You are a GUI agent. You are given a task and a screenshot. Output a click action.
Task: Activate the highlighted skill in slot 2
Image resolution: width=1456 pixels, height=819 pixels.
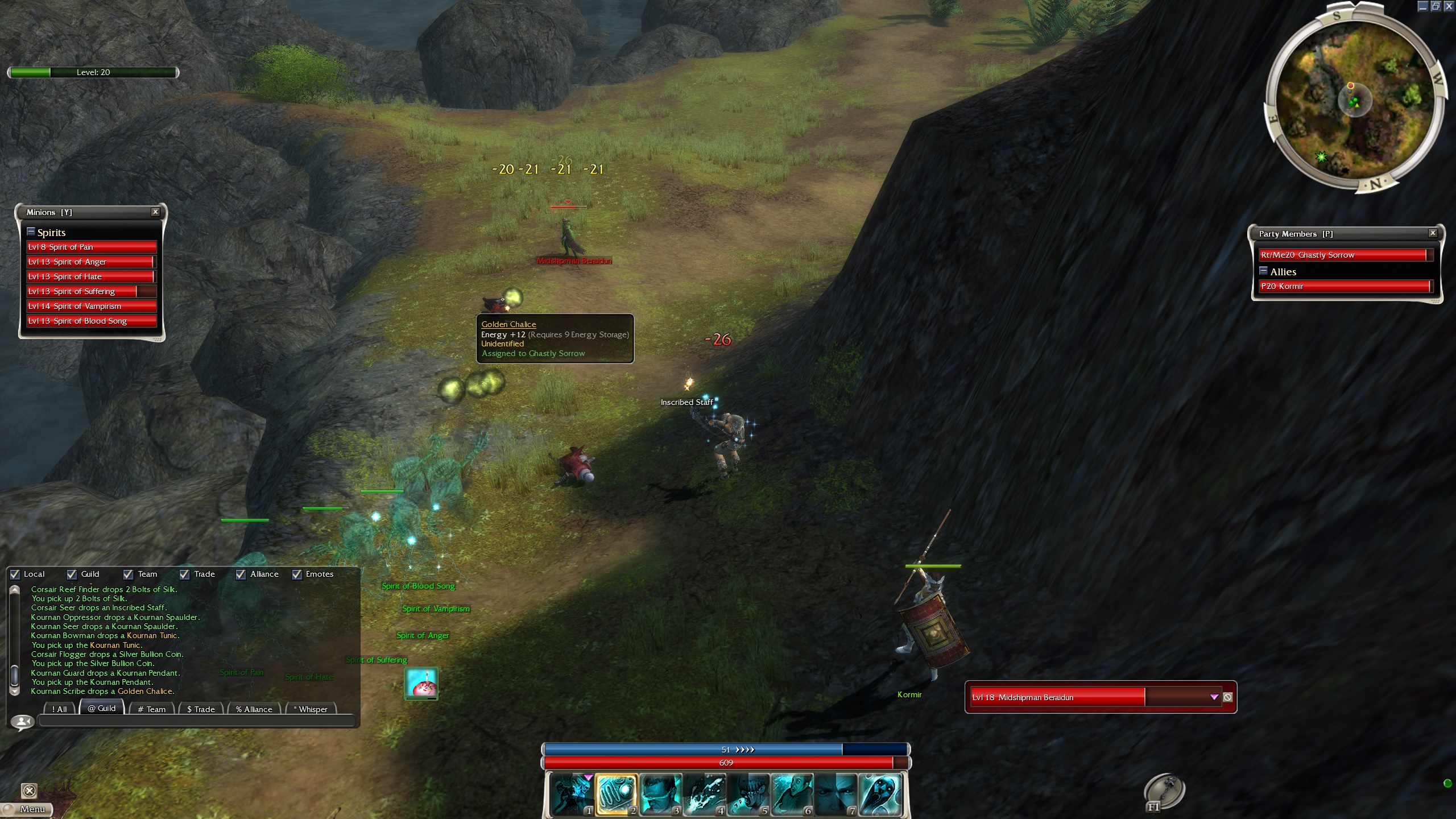[616, 794]
